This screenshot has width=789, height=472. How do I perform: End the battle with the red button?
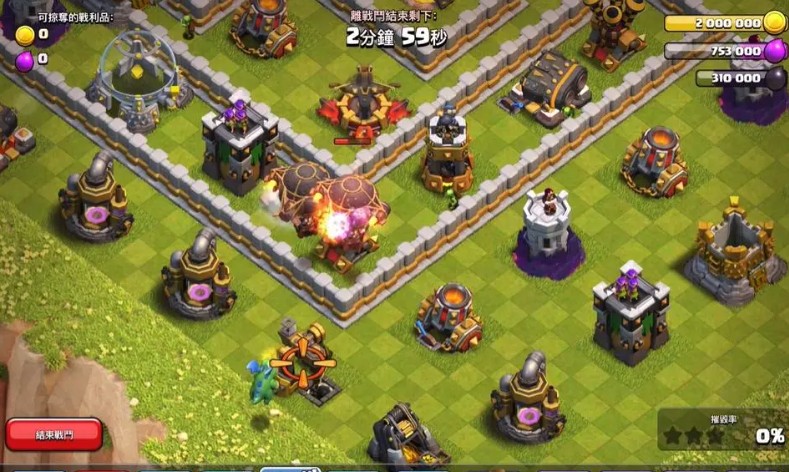54,434
